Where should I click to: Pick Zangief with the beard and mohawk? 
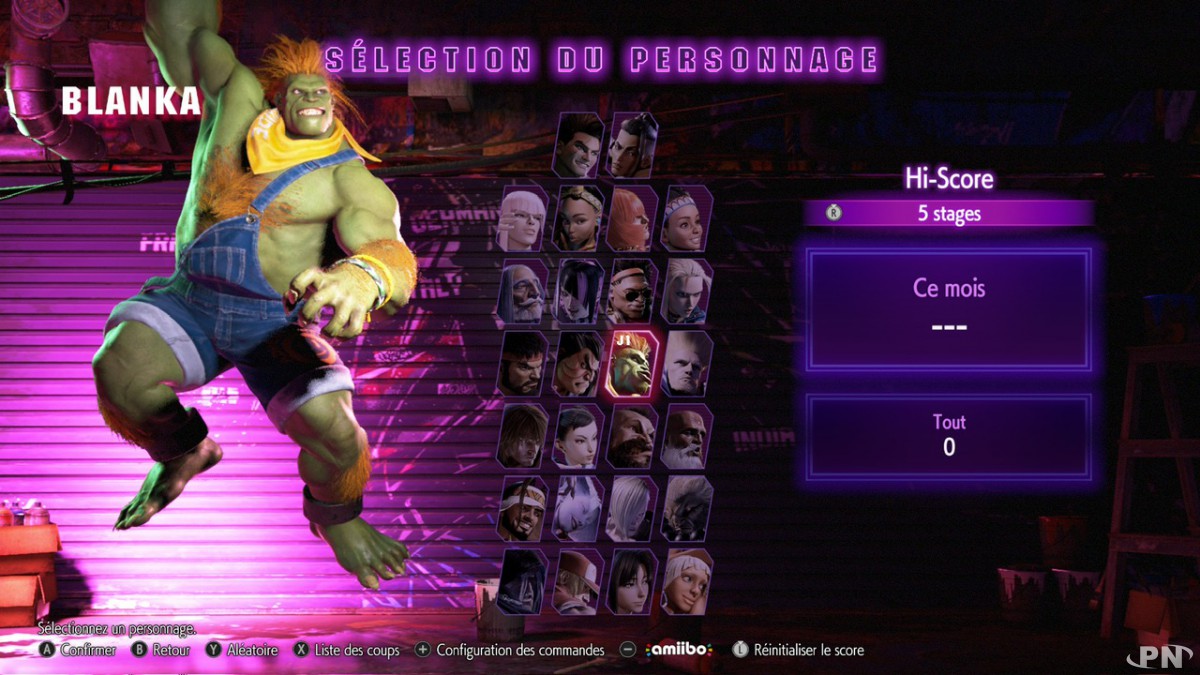point(633,437)
